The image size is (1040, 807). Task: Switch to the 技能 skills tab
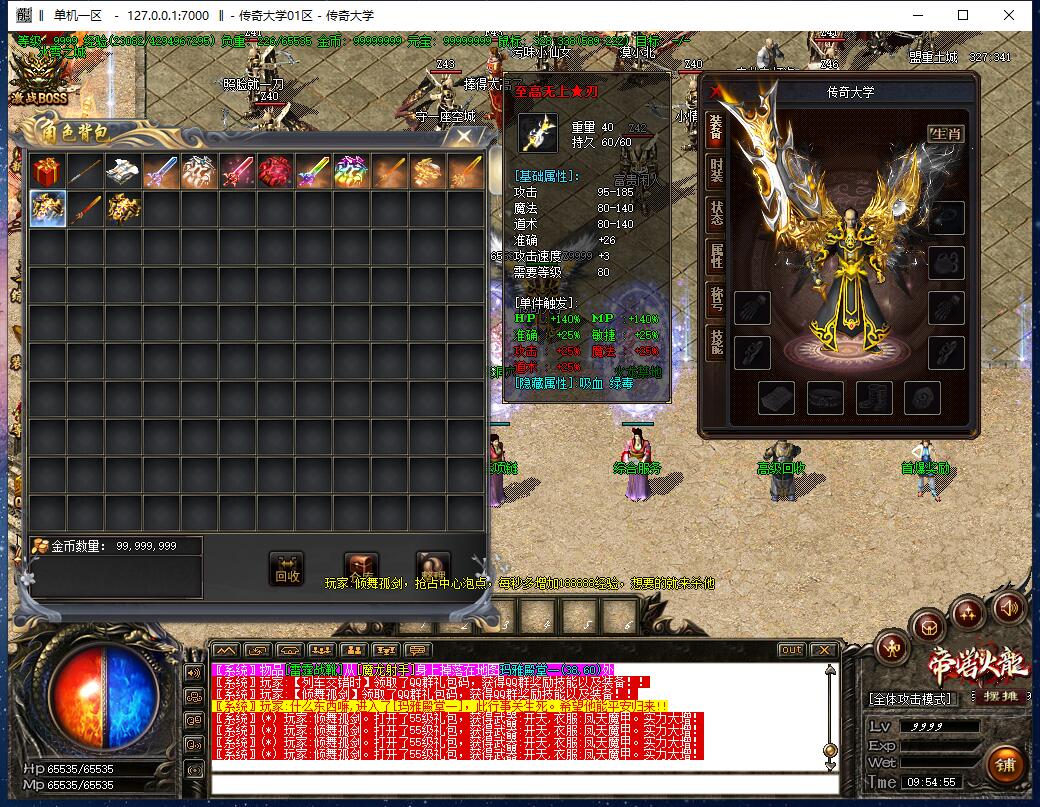(x=716, y=343)
